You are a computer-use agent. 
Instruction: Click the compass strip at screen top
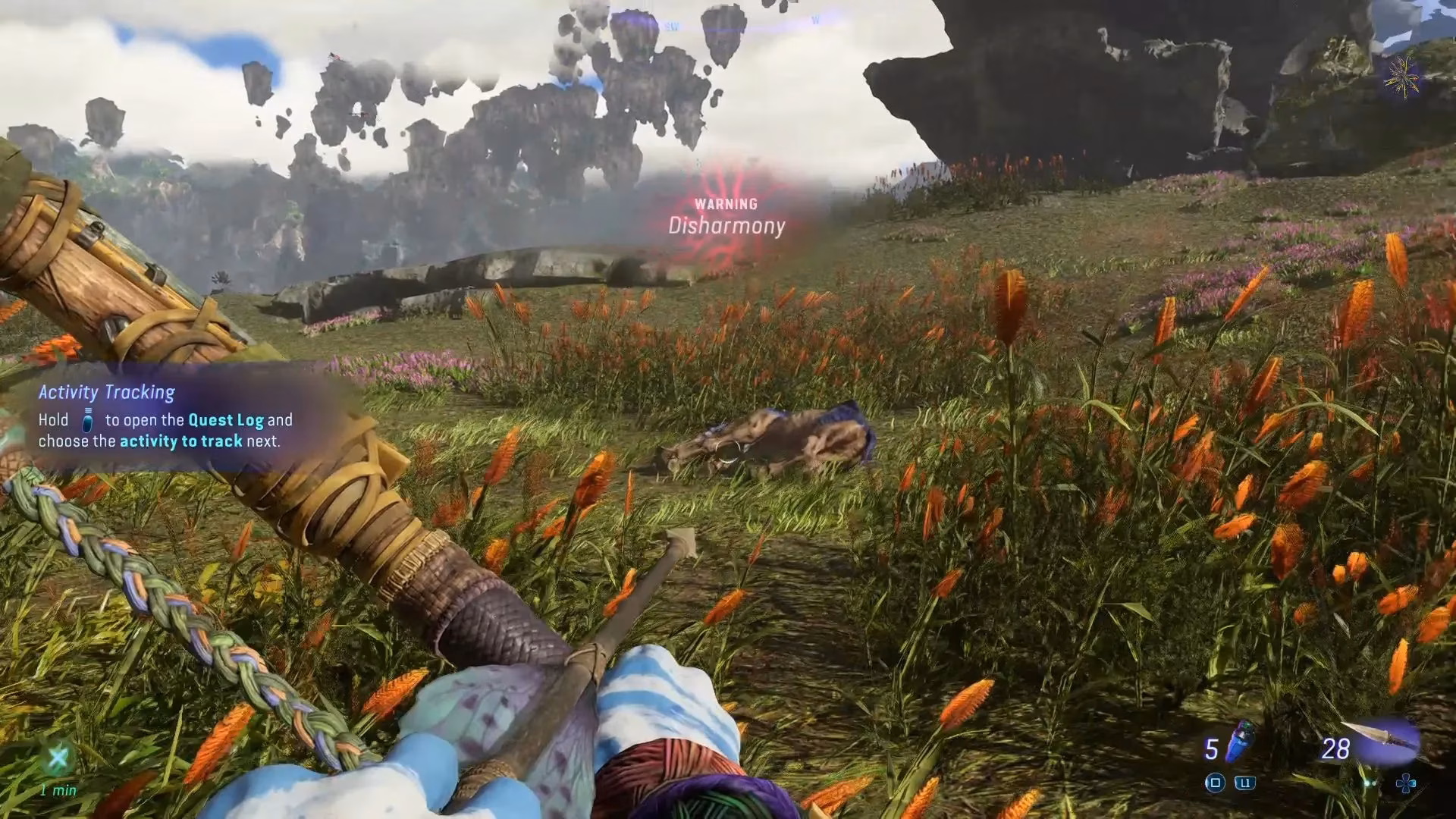tap(728, 21)
